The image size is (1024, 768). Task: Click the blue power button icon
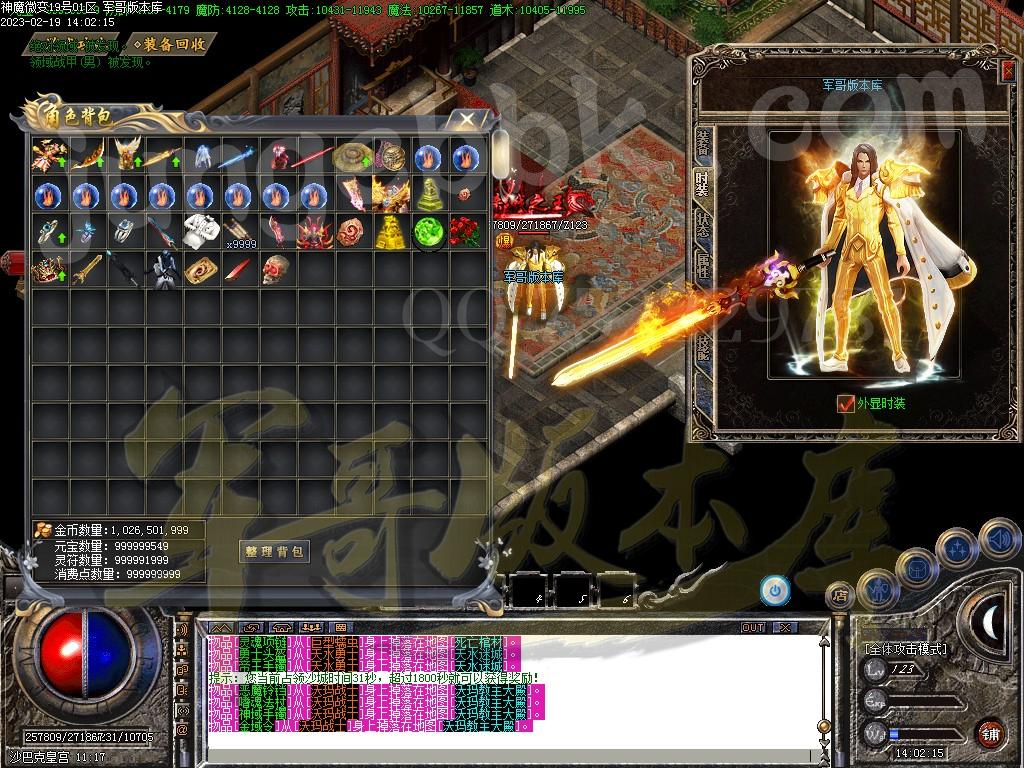click(774, 588)
